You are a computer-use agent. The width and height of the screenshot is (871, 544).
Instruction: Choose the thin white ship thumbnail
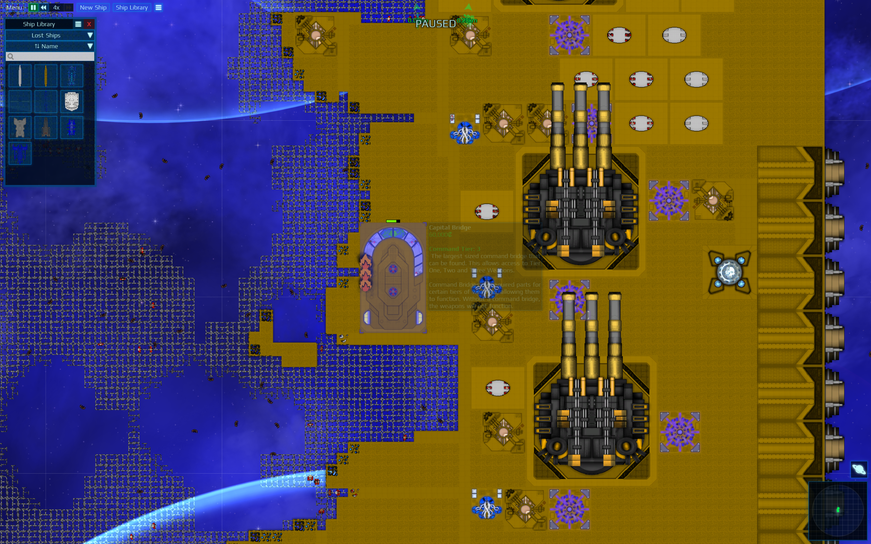pyautogui.click(x=20, y=76)
